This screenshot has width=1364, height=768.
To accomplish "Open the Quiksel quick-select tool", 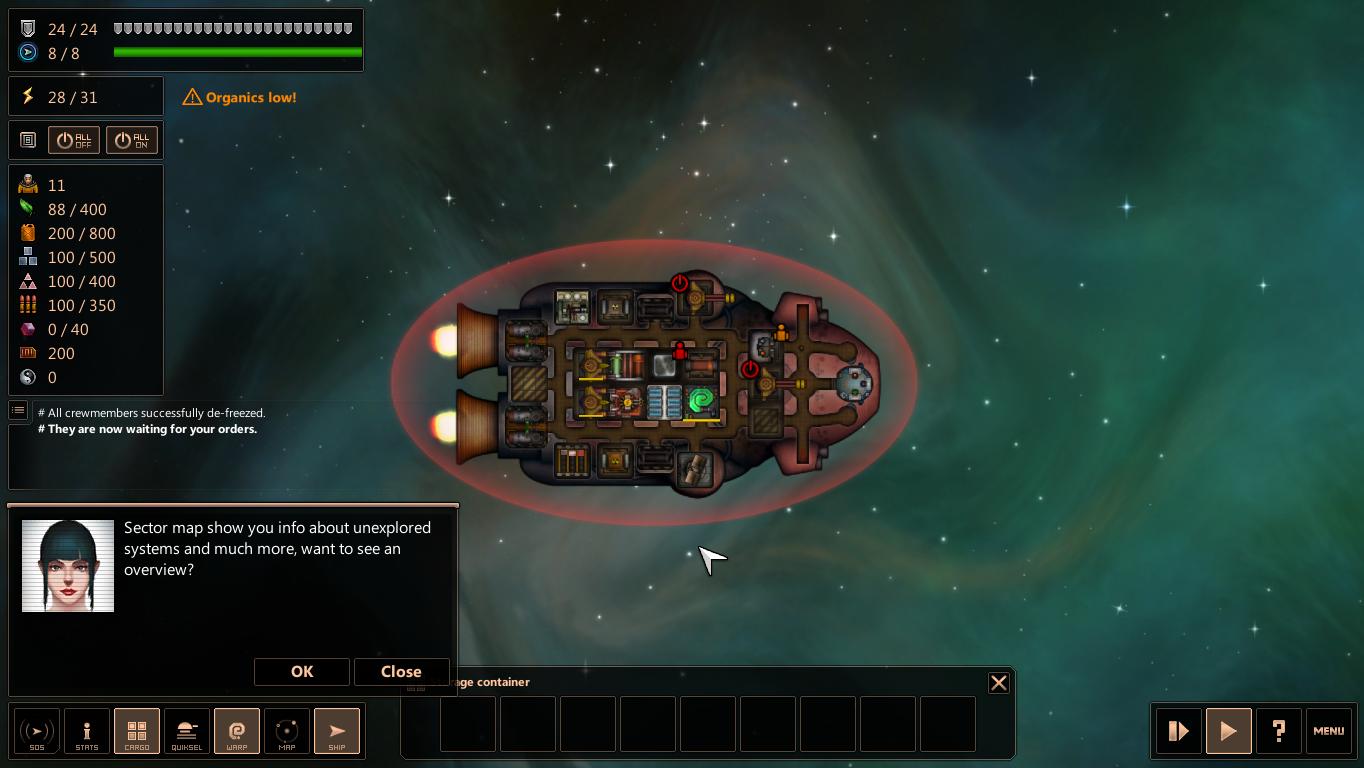I will coord(187,731).
